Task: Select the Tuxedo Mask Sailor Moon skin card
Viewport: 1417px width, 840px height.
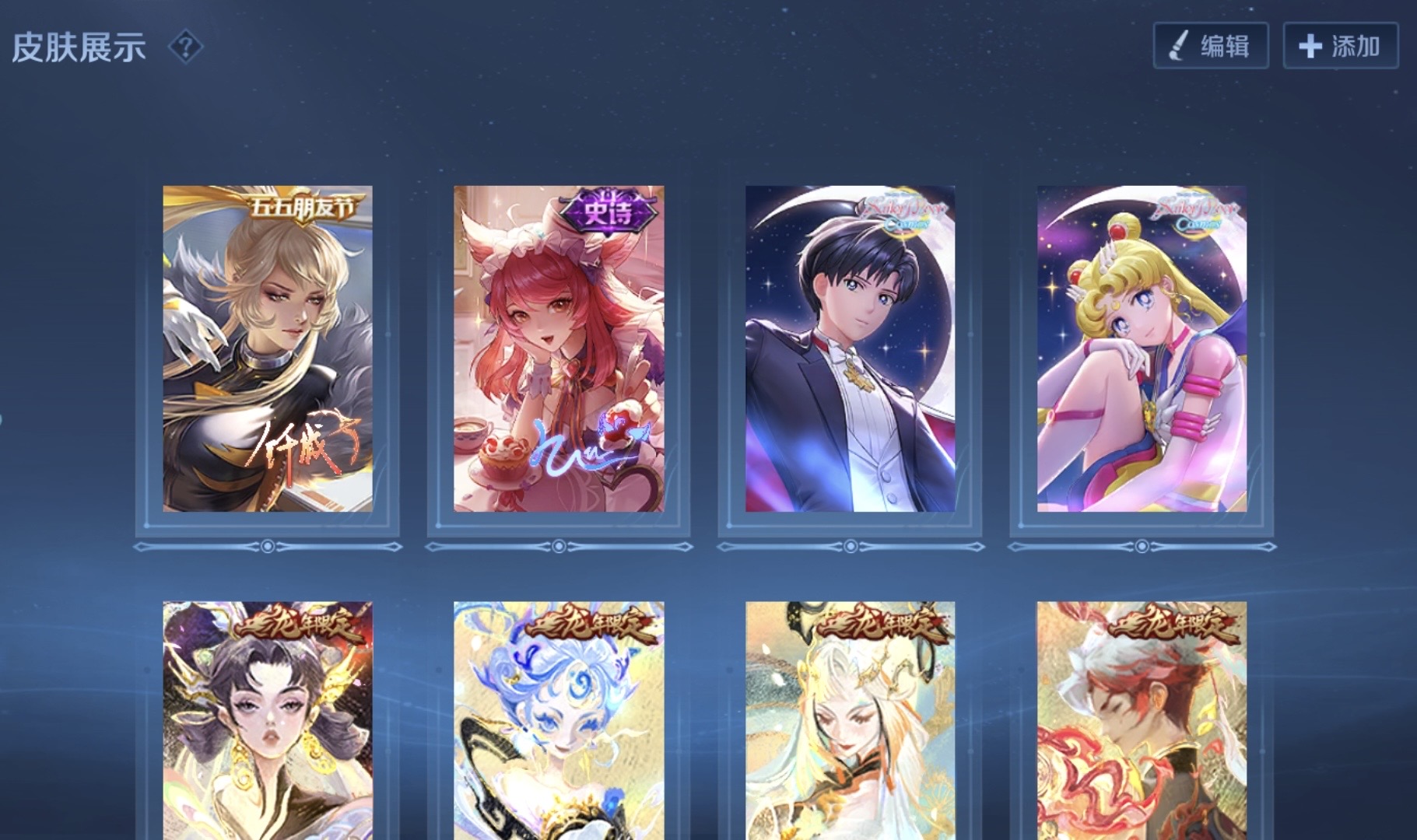Action: pos(850,348)
